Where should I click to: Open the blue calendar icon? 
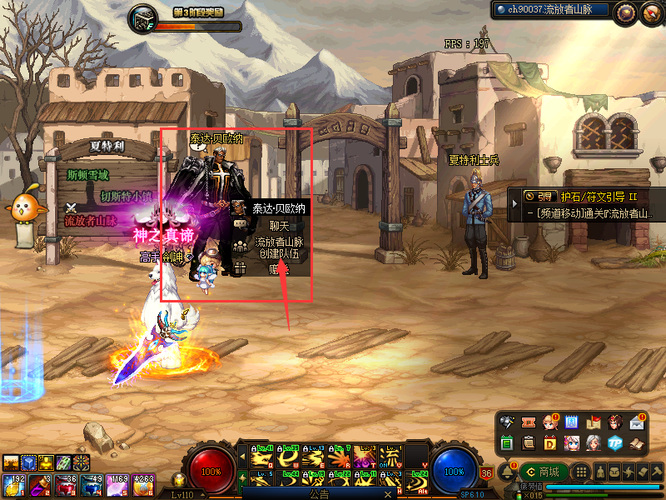(572, 422)
